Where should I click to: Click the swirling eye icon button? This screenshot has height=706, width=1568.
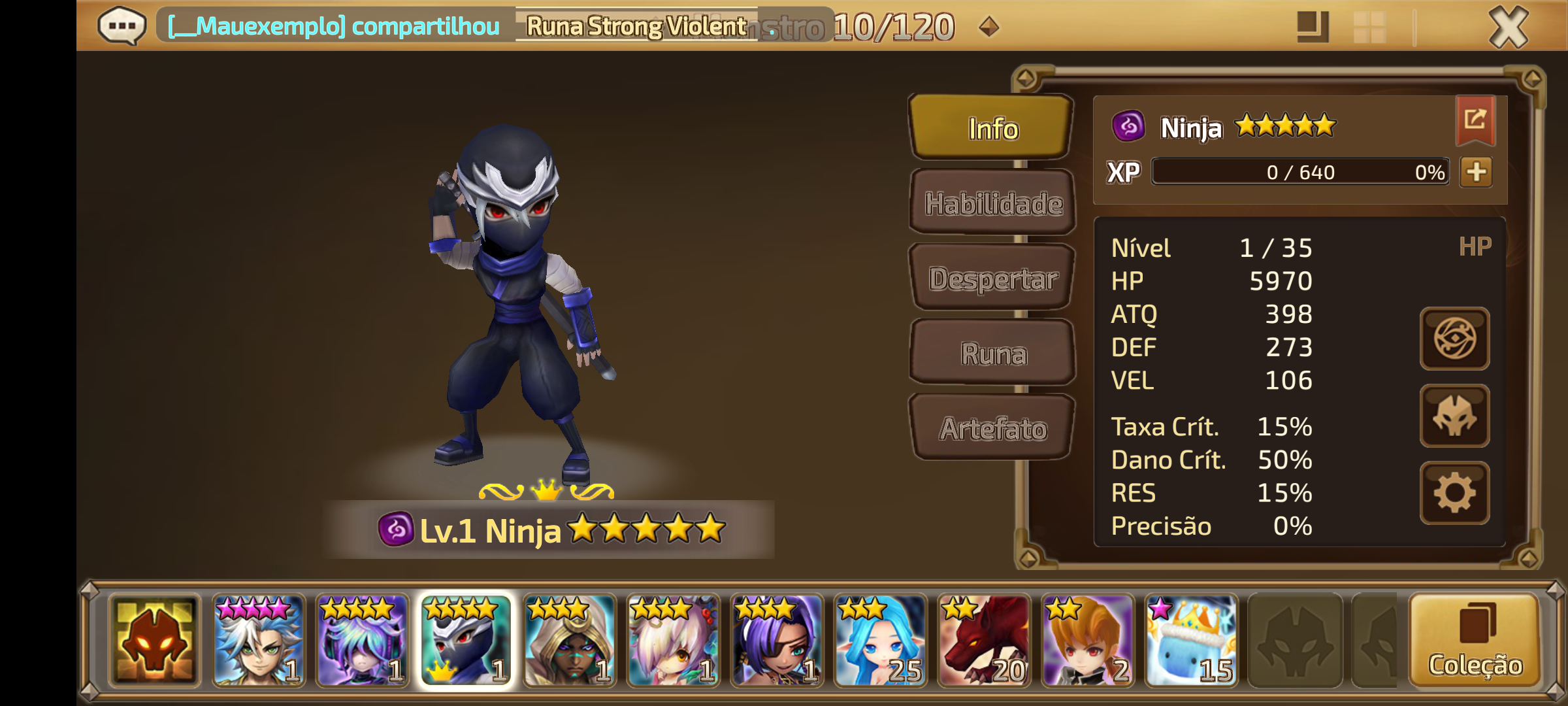point(1454,339)
